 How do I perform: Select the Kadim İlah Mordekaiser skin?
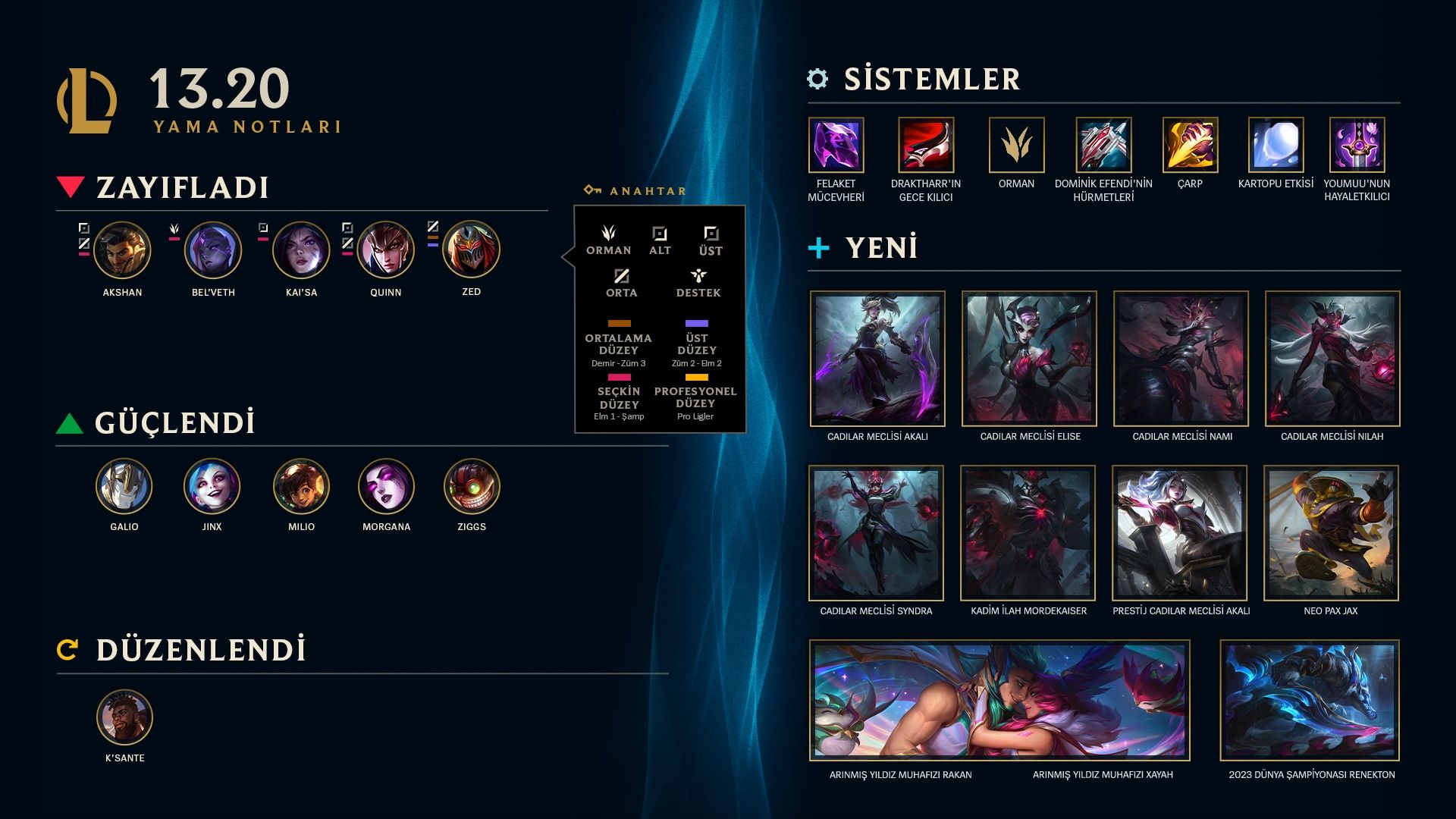[x=1028, y=533]
